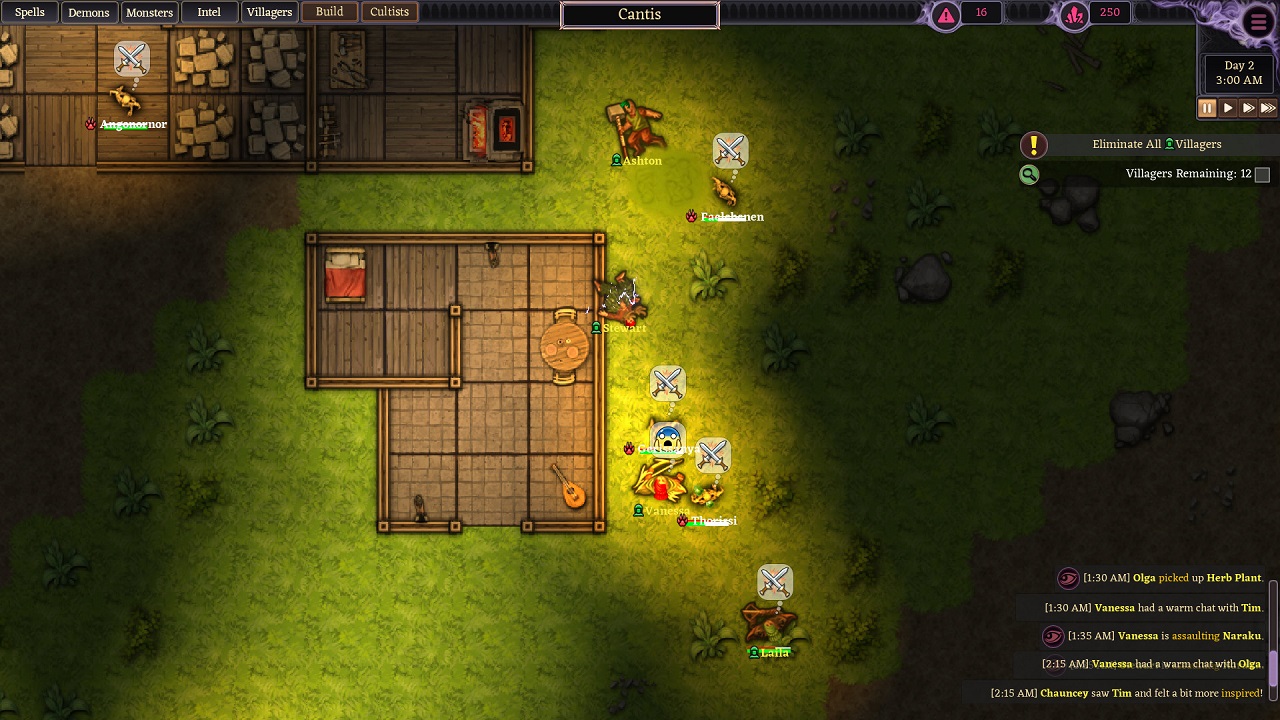The height and width of the screenshot is (720, 1280).
Task: Set game speed to double fast-forward
Action: tap(1248, 108)
